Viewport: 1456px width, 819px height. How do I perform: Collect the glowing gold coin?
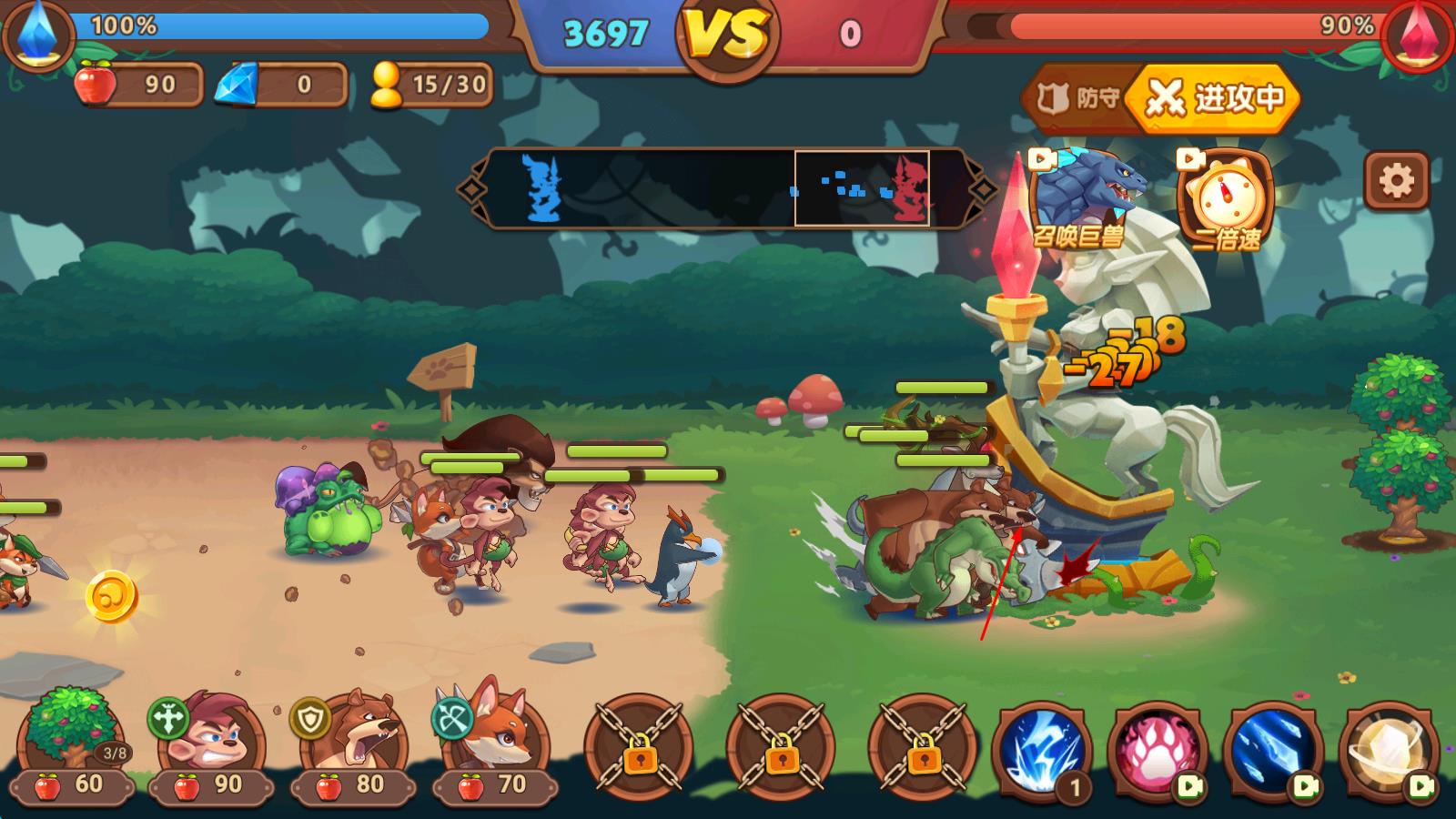point(112,597)
